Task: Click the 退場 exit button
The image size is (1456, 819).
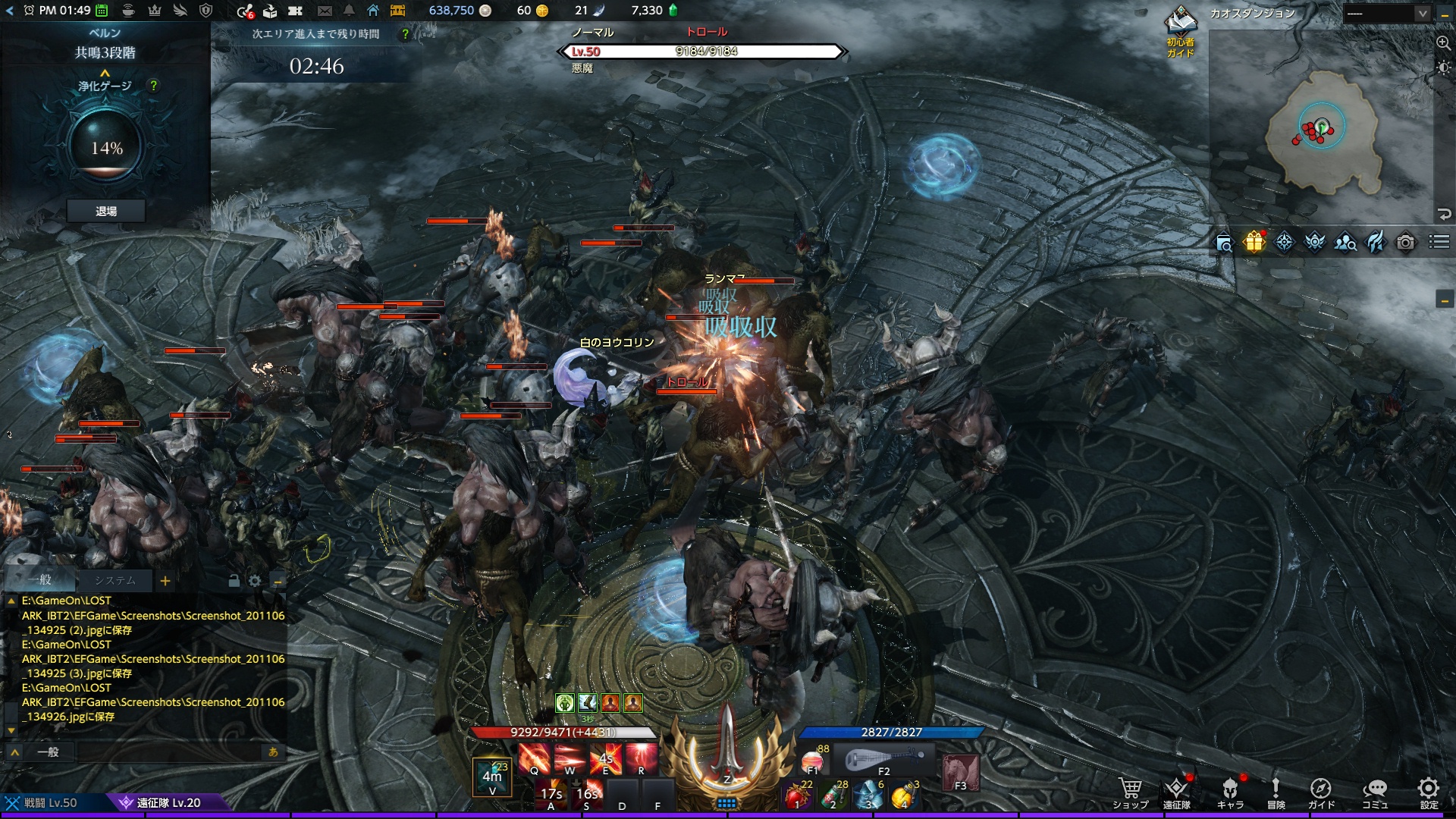Action: tap(106, 211)
